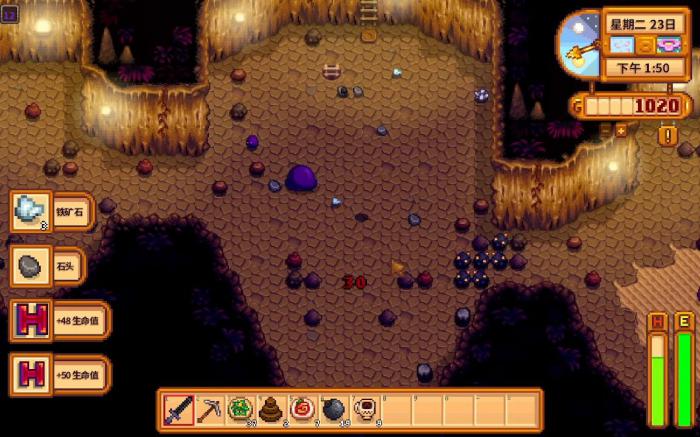Equip the pickaxe from the toolbar

point(209,409)
